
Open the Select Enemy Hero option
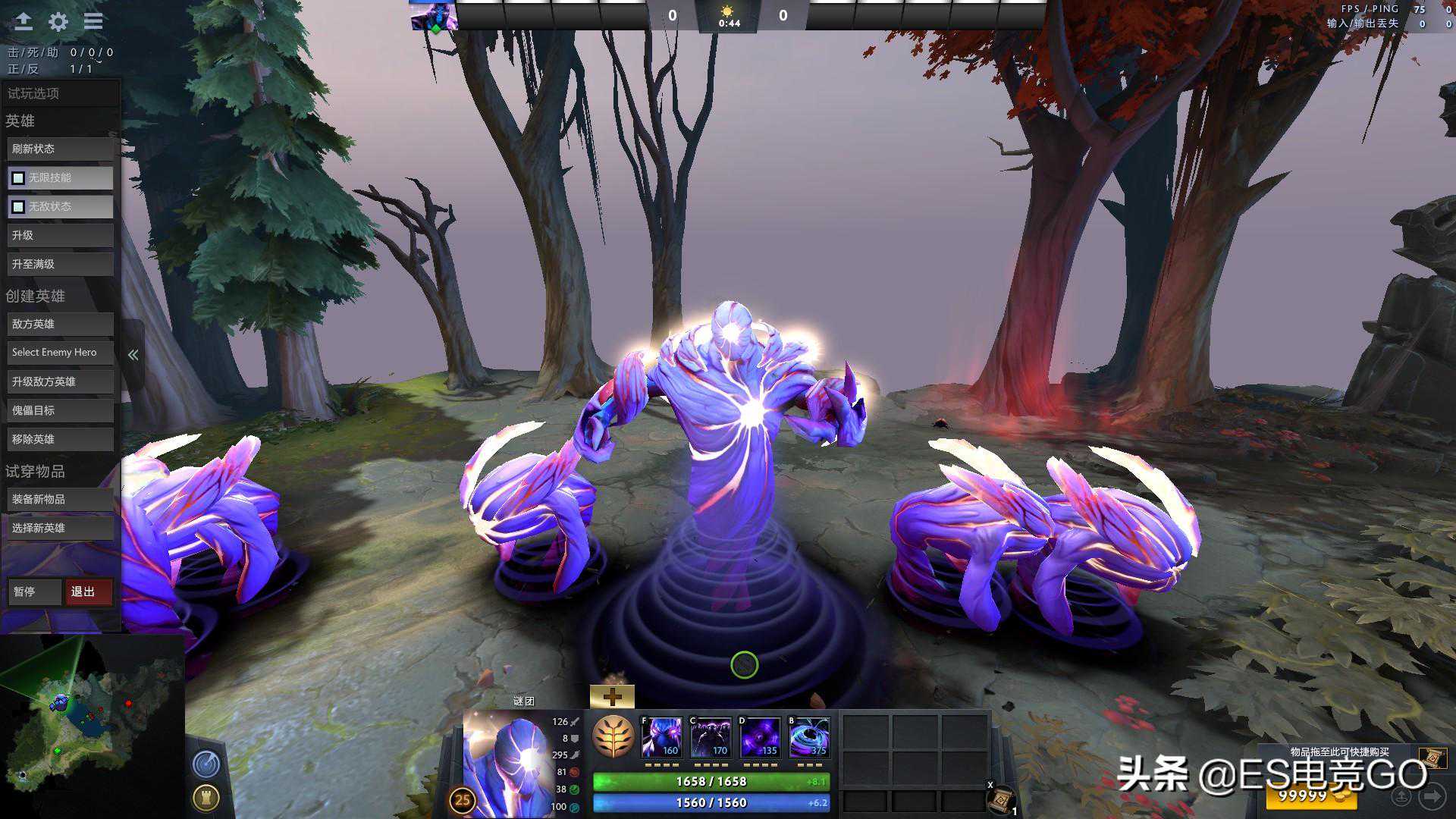(60, 353)
